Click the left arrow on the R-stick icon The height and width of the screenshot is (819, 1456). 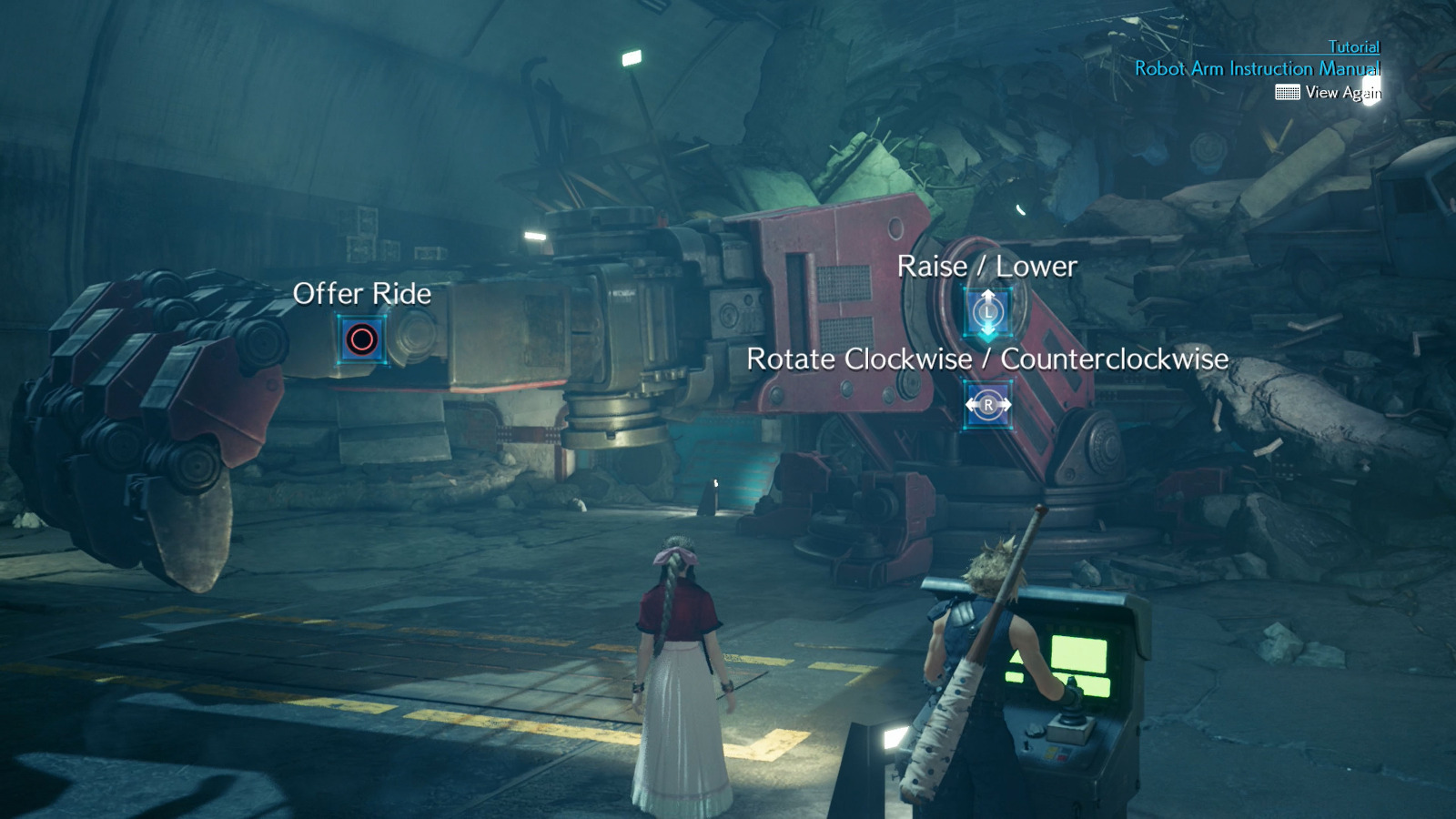970,404
